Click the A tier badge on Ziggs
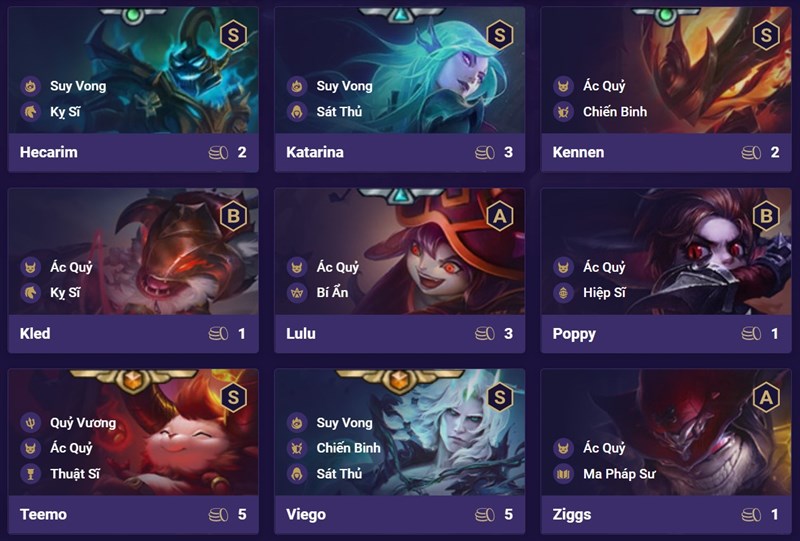Image resolution: width=800 pixels, height=541 pixels. [x=766, y=398]
